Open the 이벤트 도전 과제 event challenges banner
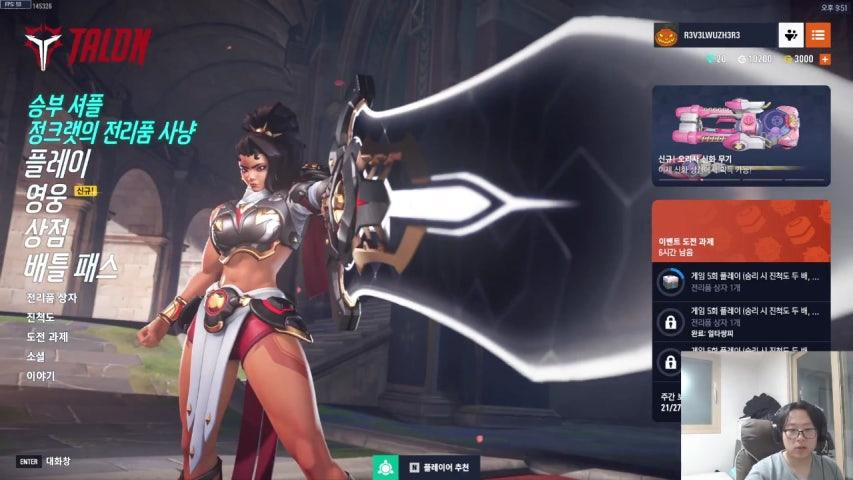 click(740, 230)
